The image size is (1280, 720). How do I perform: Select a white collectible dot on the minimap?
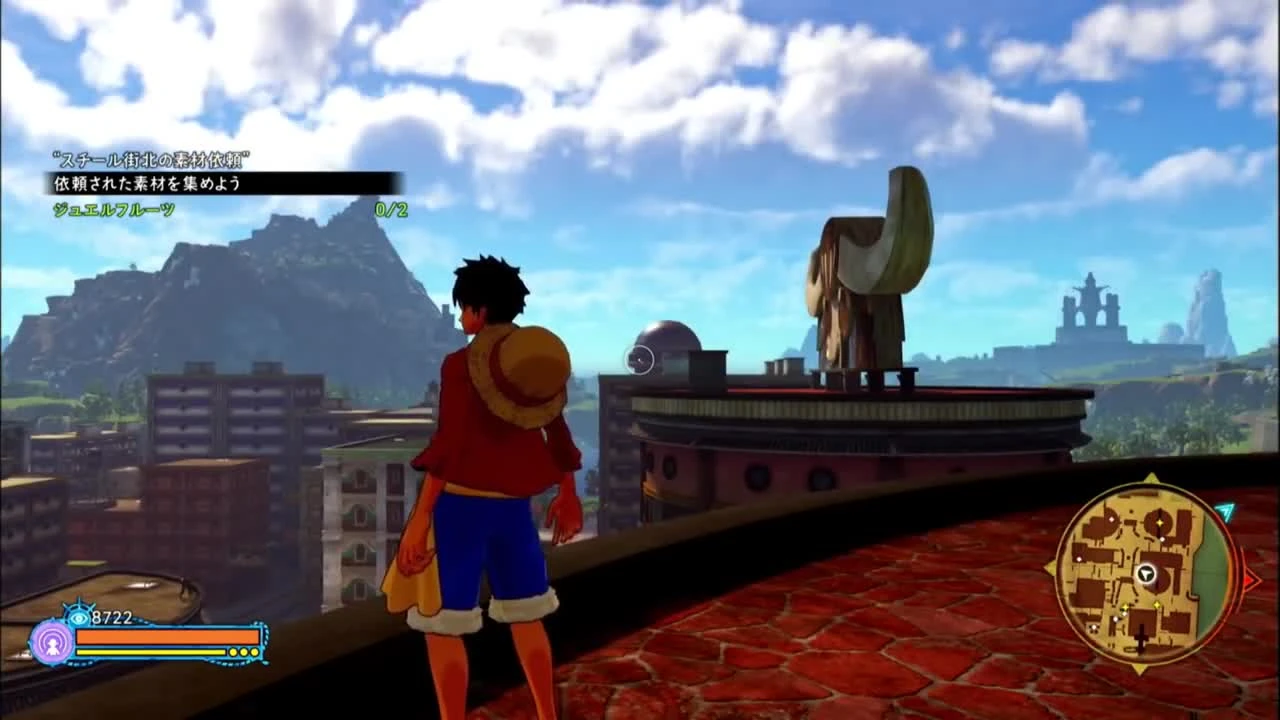point(1163,540)
